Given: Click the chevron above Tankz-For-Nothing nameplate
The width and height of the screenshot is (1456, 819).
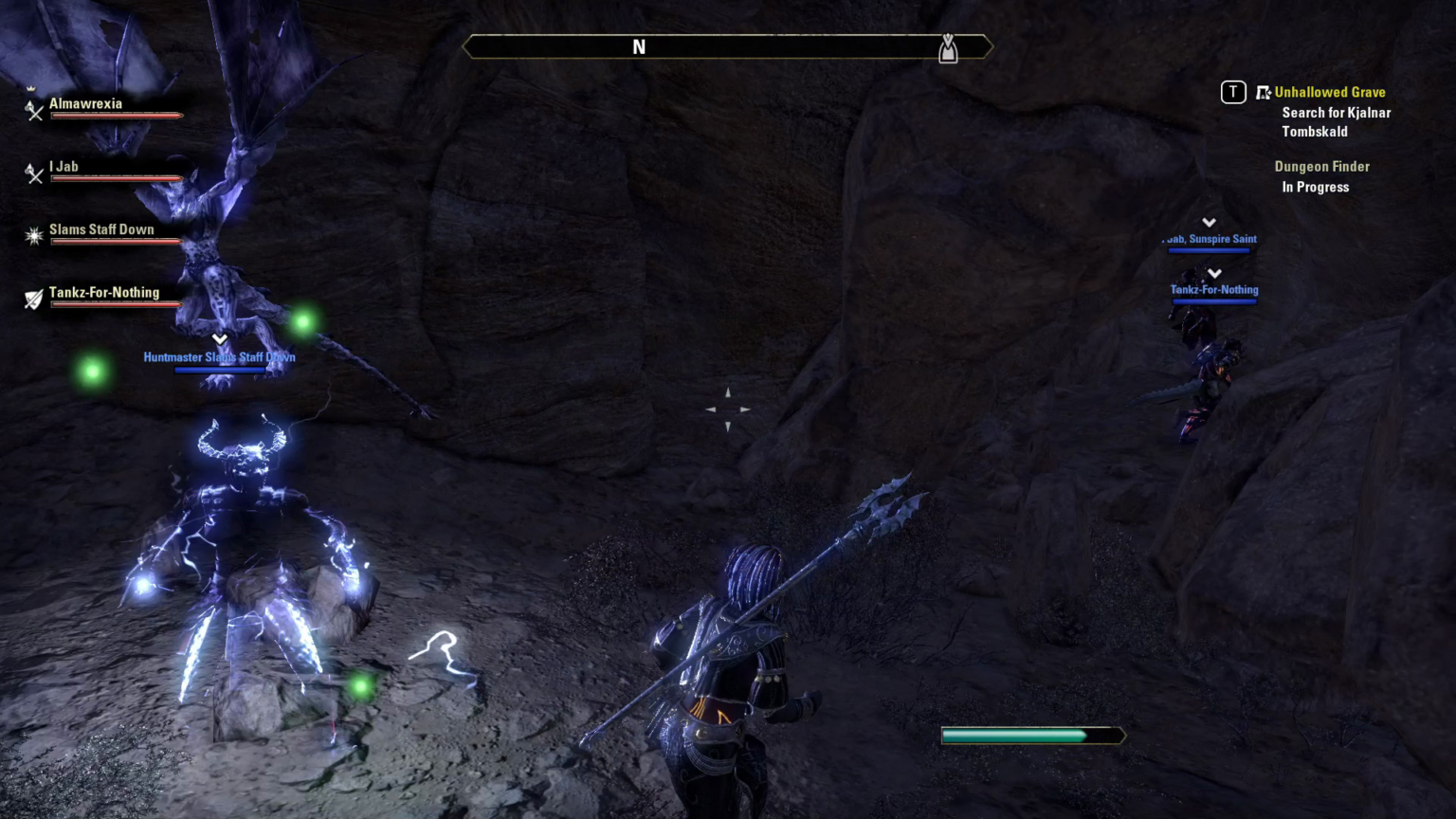Looking at the screenshot, I should tap(1214, 273).
